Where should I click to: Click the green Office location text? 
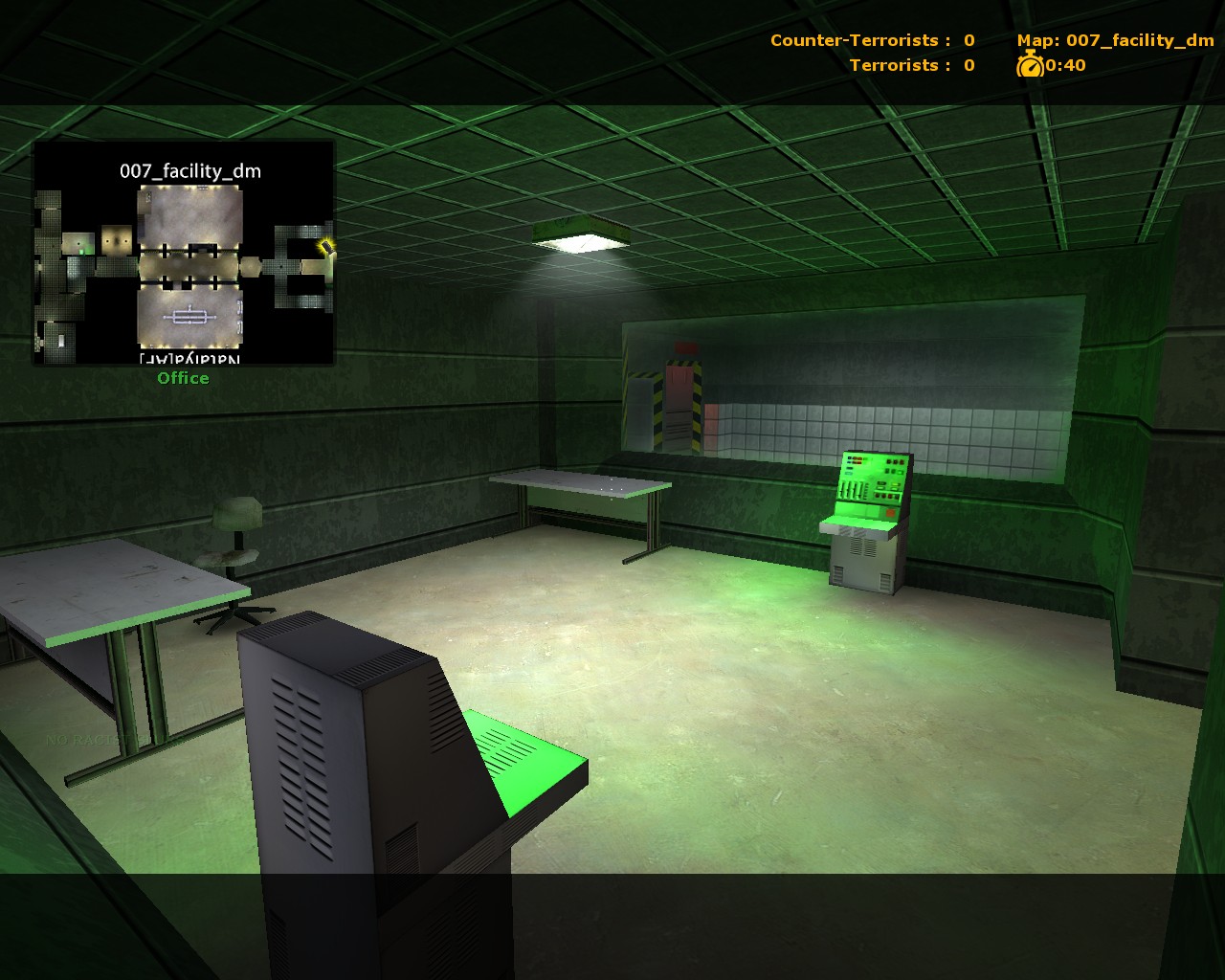[183, 378]
